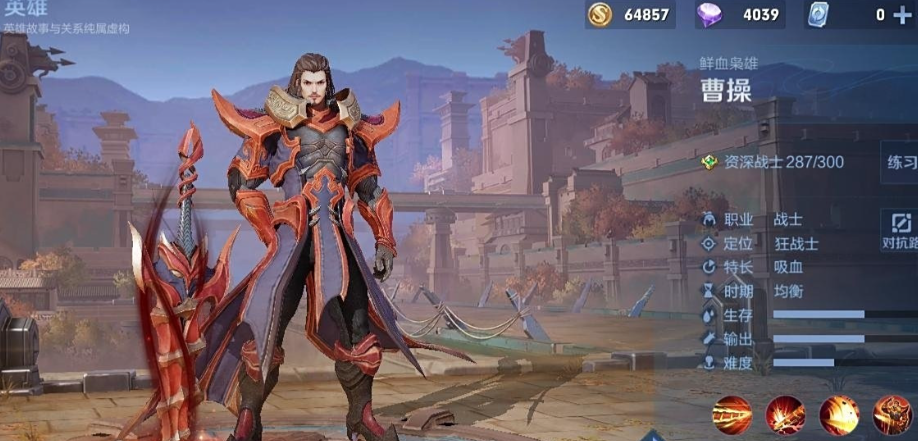This screenshot has width=918, height=441.
Task: Select the 对抗路 lane button
Action: click(899, 230)
